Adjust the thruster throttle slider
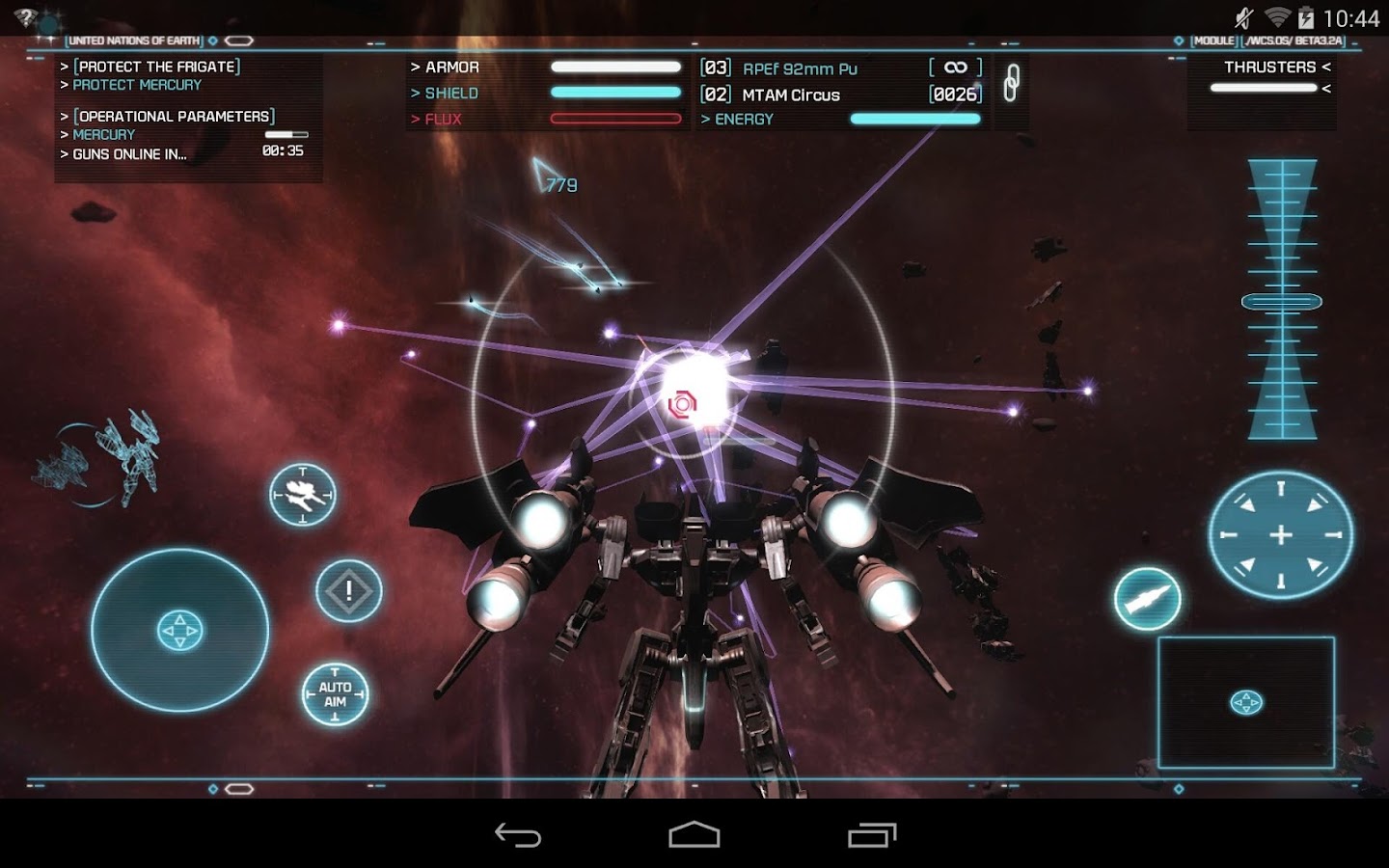1389x868 pixels. (x=1262, y=88)
